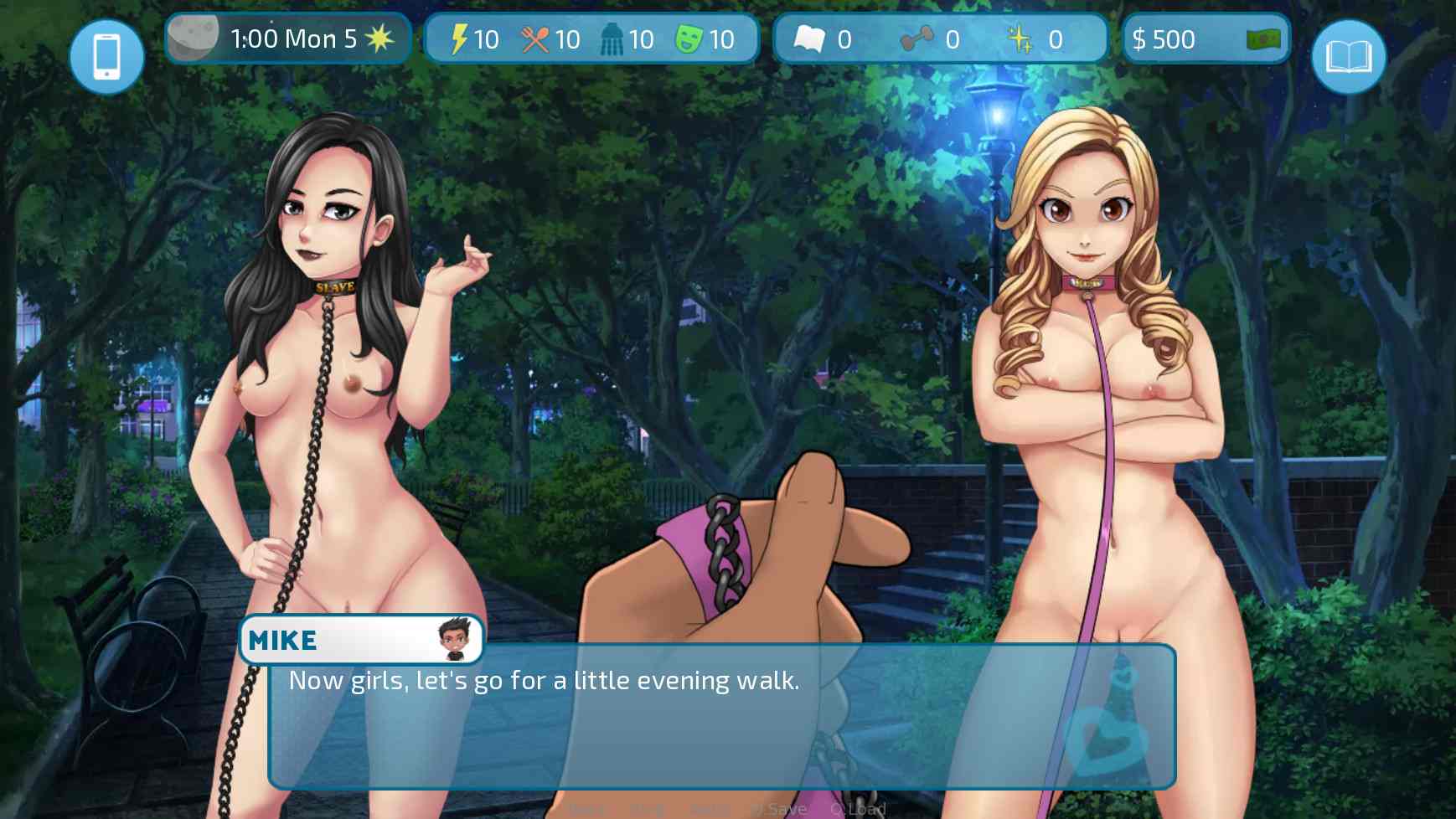This screenshot has height=819, width=1456.
Task: Click Back to rewind dialogue
Action: pyautogui.click(x=586, y=808)
